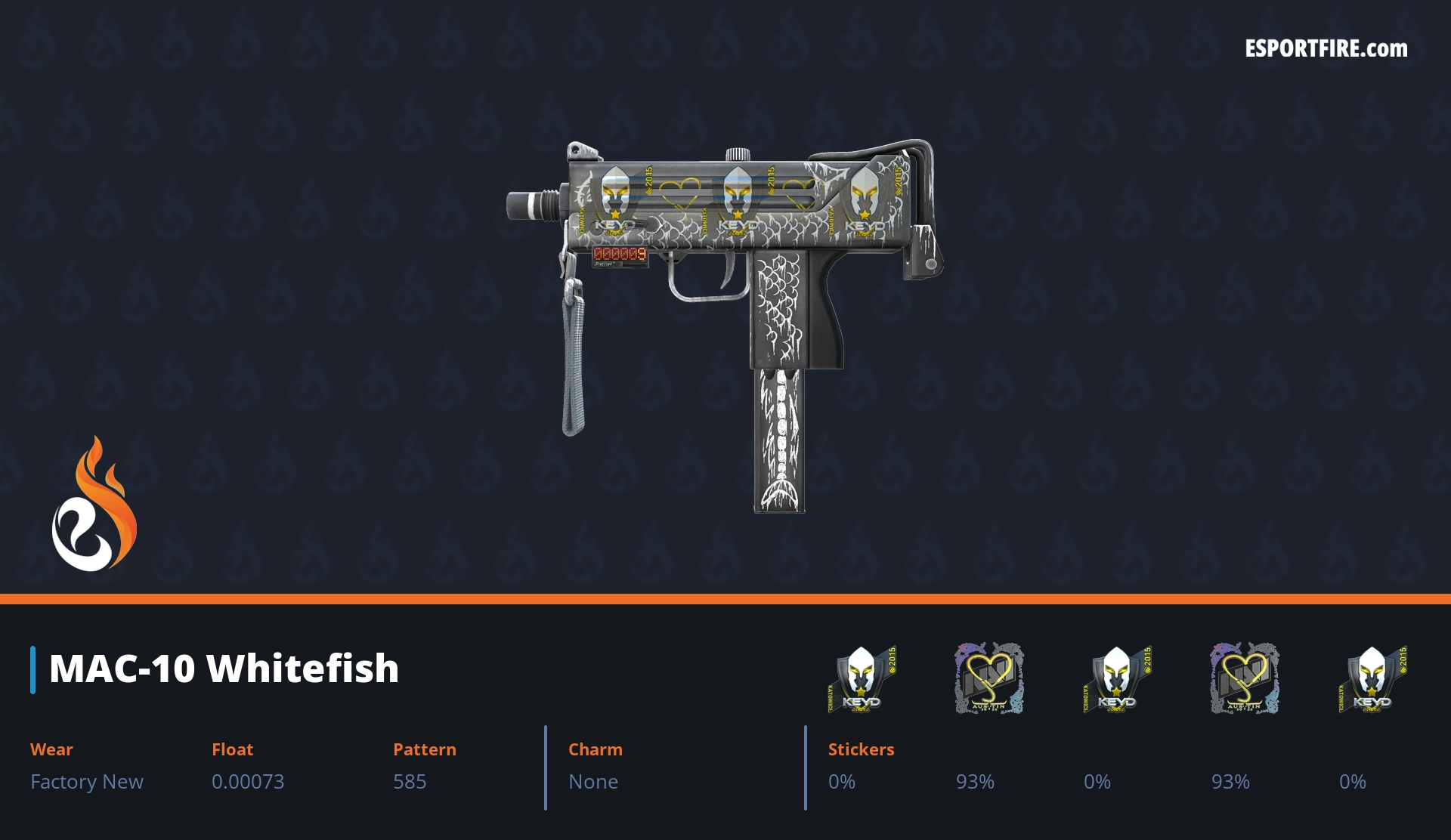
Task: Click the ESPORTFIRE.com site name
Action: pyautogui.click(x=1326, y=49)
